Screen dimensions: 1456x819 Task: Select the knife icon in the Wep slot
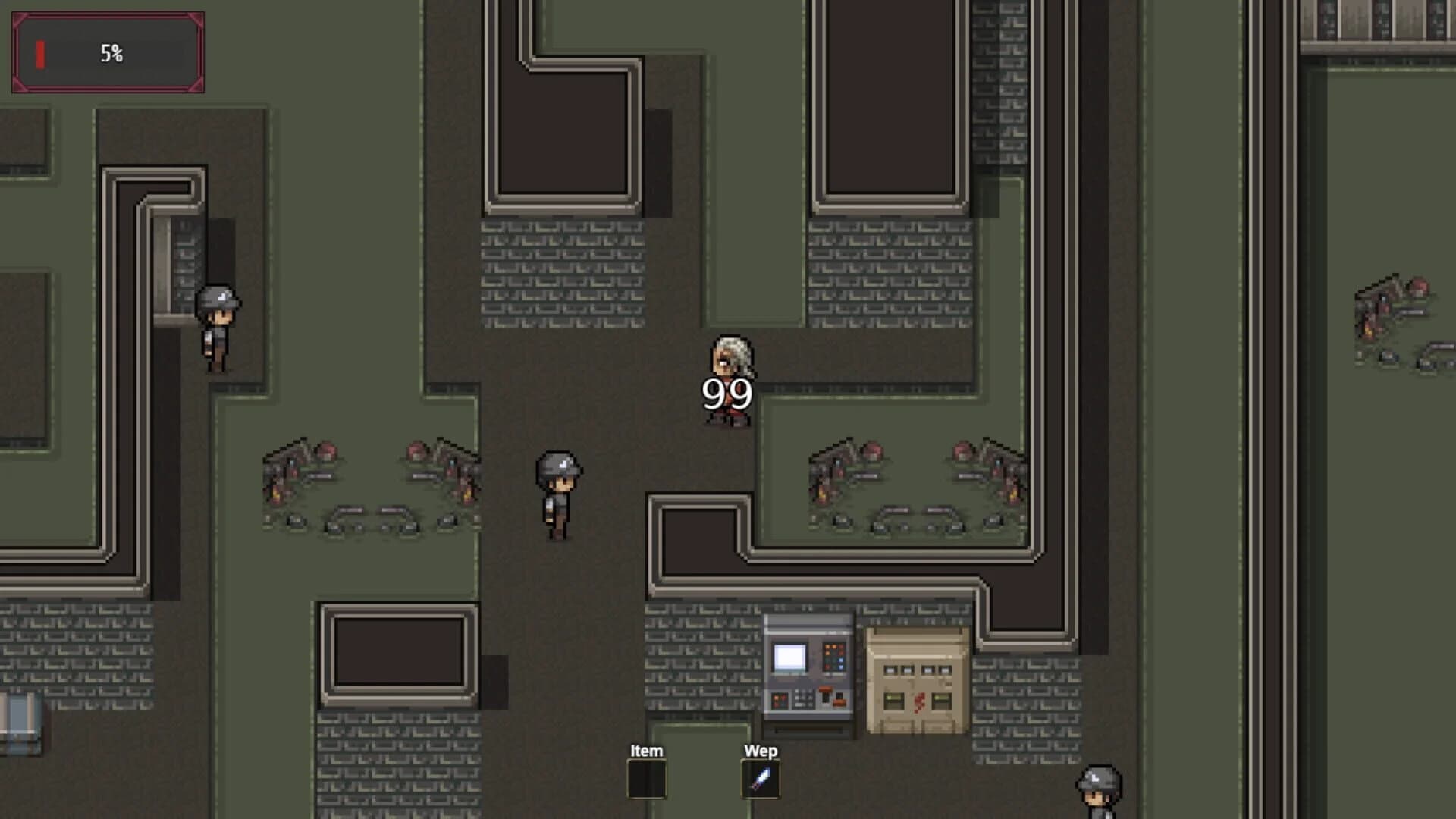(x=761, y=777)
